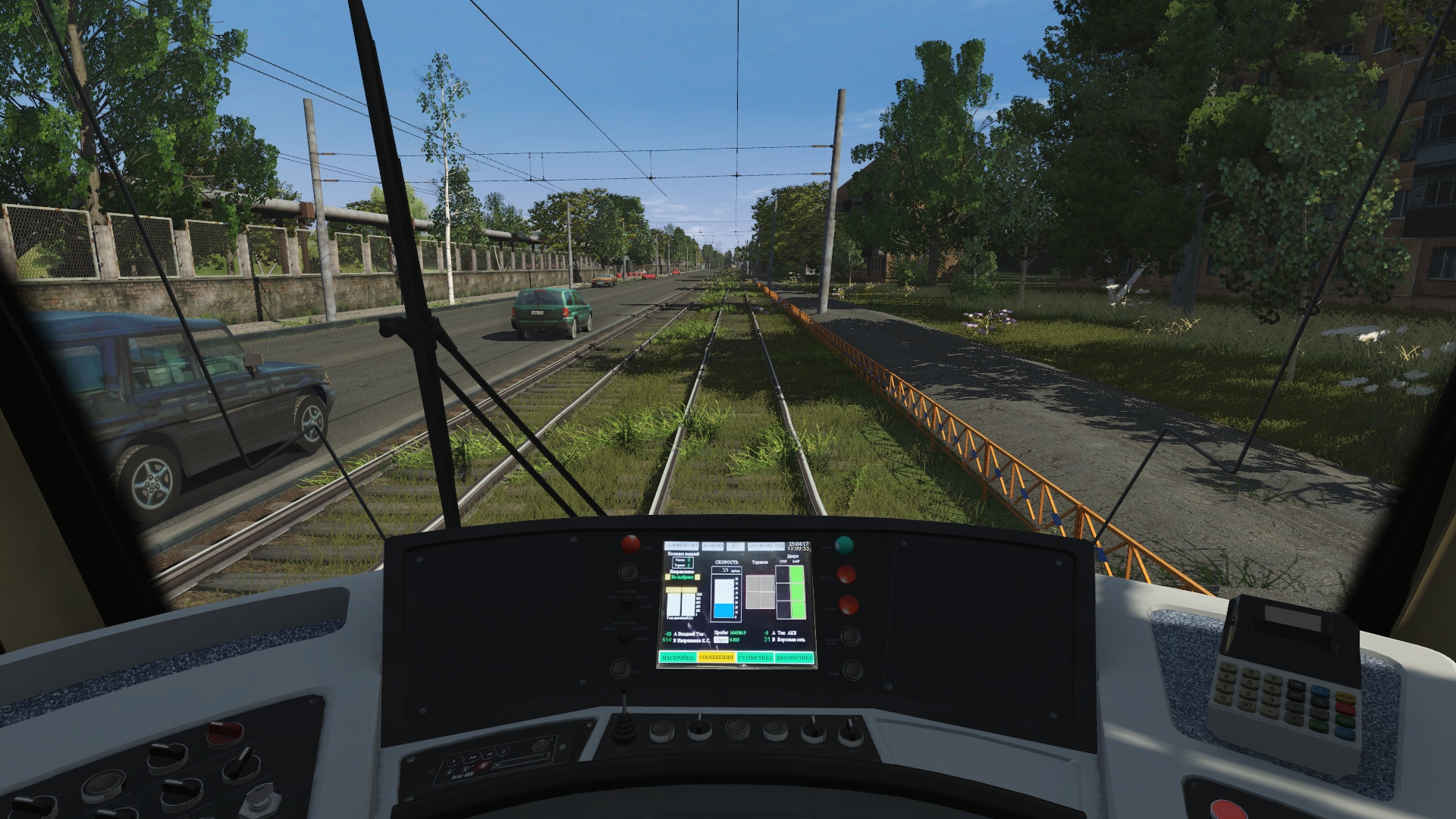Image resolution: width=1456 pixels, height=819 pixels.
Task: Open the ДИАГНОСТИКА diagnostics page
Action: [x=794, y=657]
